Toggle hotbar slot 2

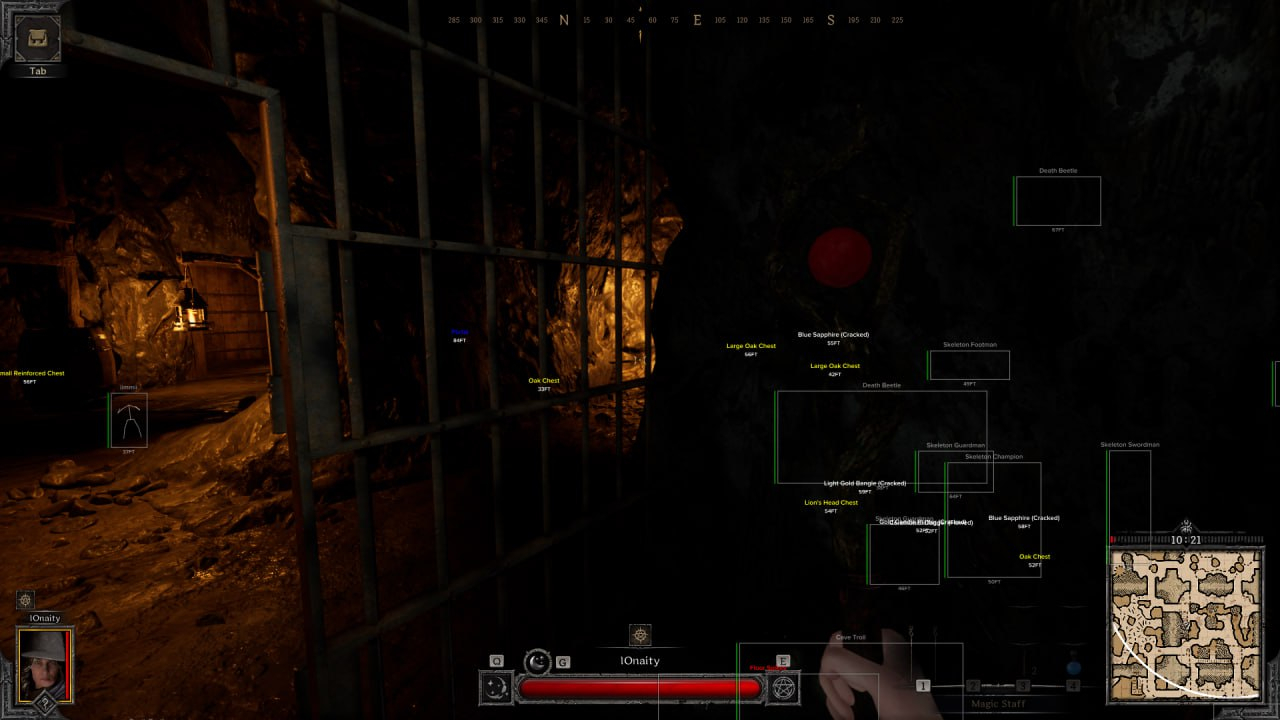click(x=974, y=684)
